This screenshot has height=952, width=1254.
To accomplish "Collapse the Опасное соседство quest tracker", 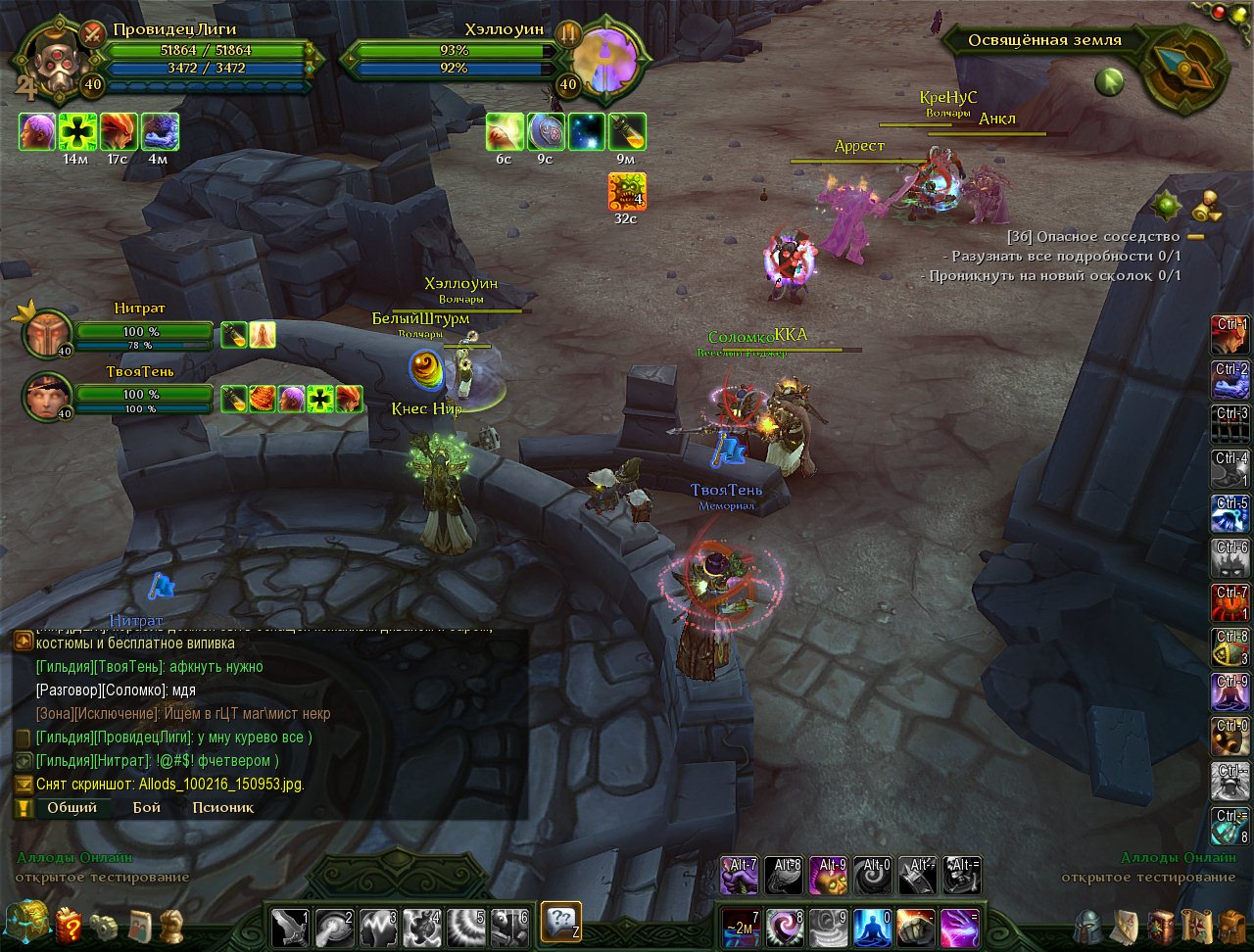I will (1195, 237).
